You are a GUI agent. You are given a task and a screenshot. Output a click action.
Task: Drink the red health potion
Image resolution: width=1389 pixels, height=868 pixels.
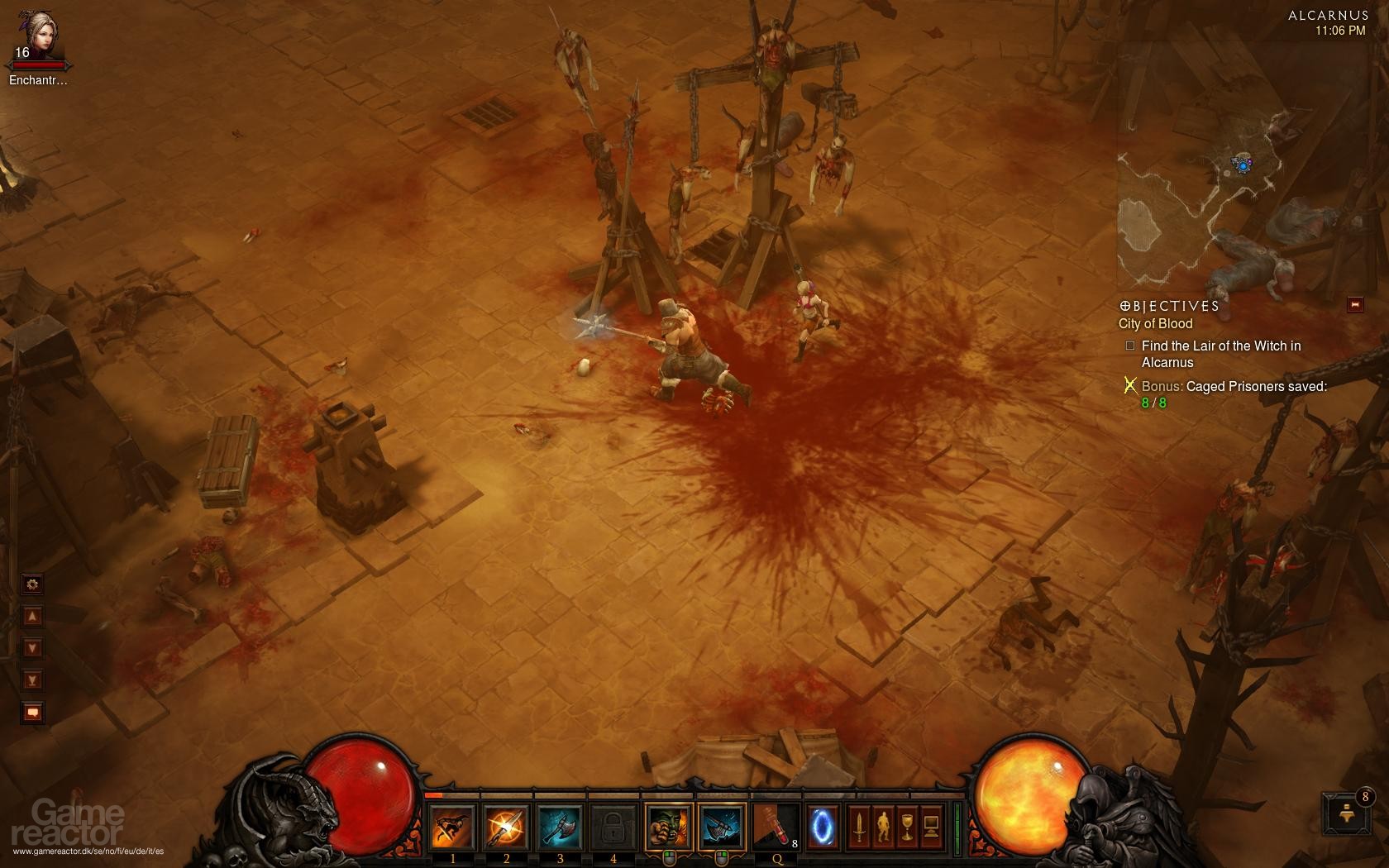coord(776,827)
